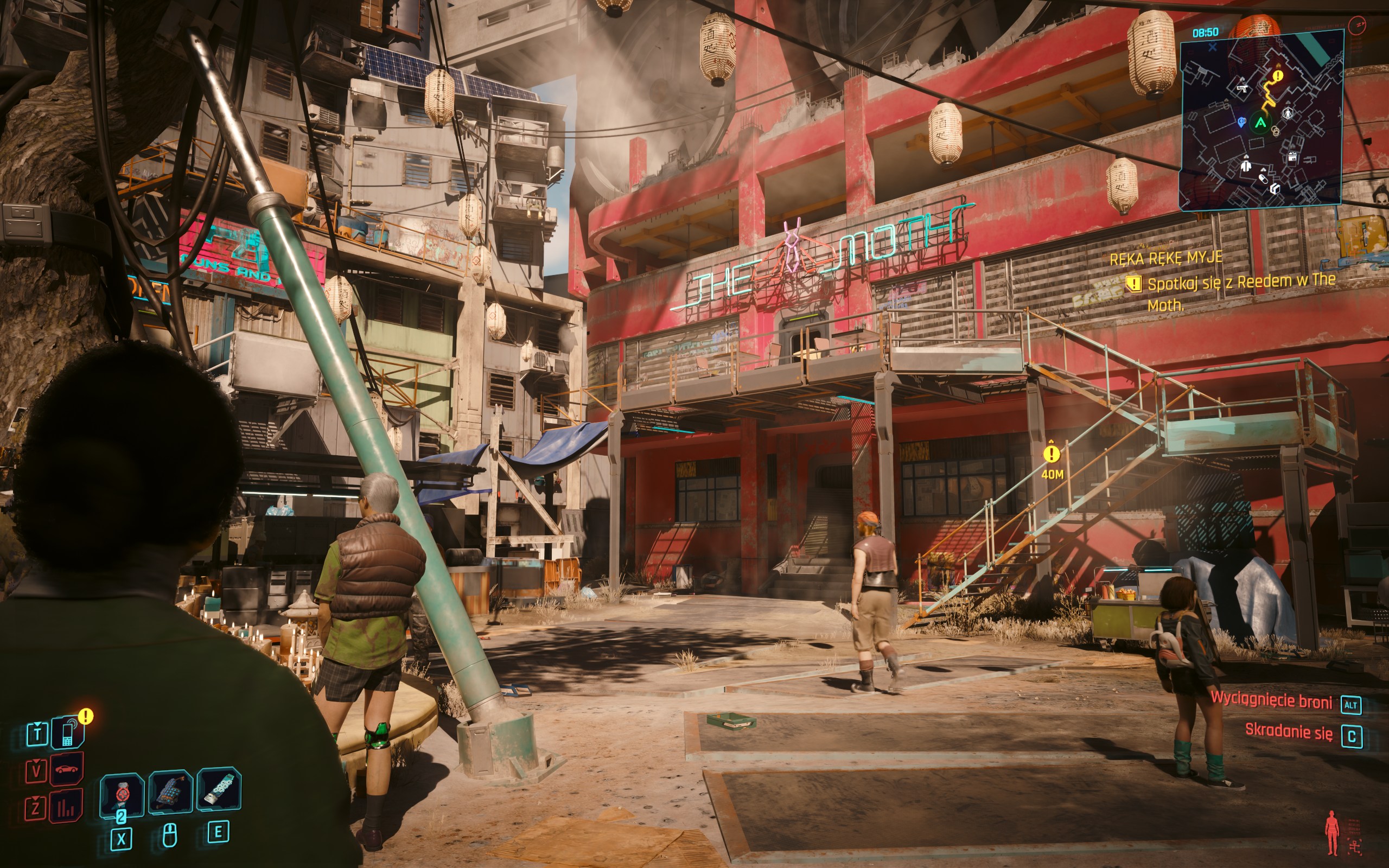Select the gun shop marker on the minimap
Image resolution: width=1389 pixels, height=868 pixels.
tap(1242, 88)
